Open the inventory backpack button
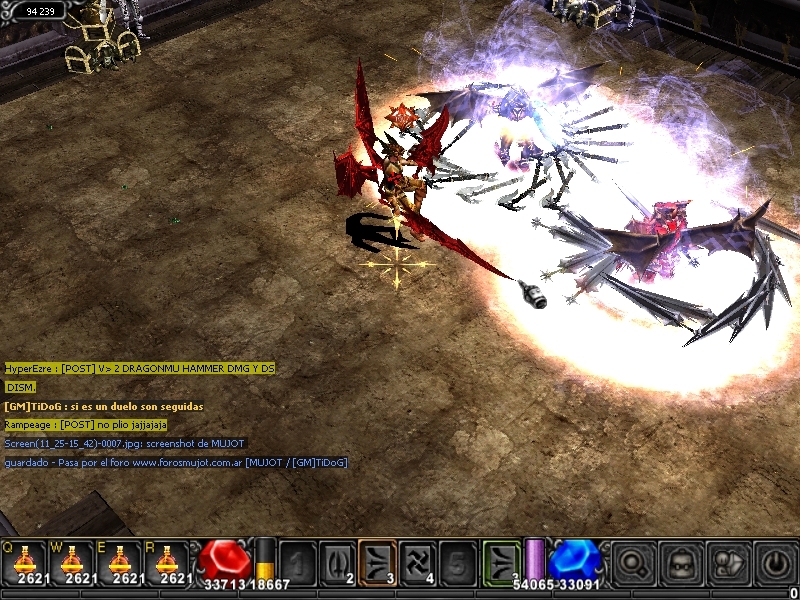The image size is (800, 600). point(680,563)
